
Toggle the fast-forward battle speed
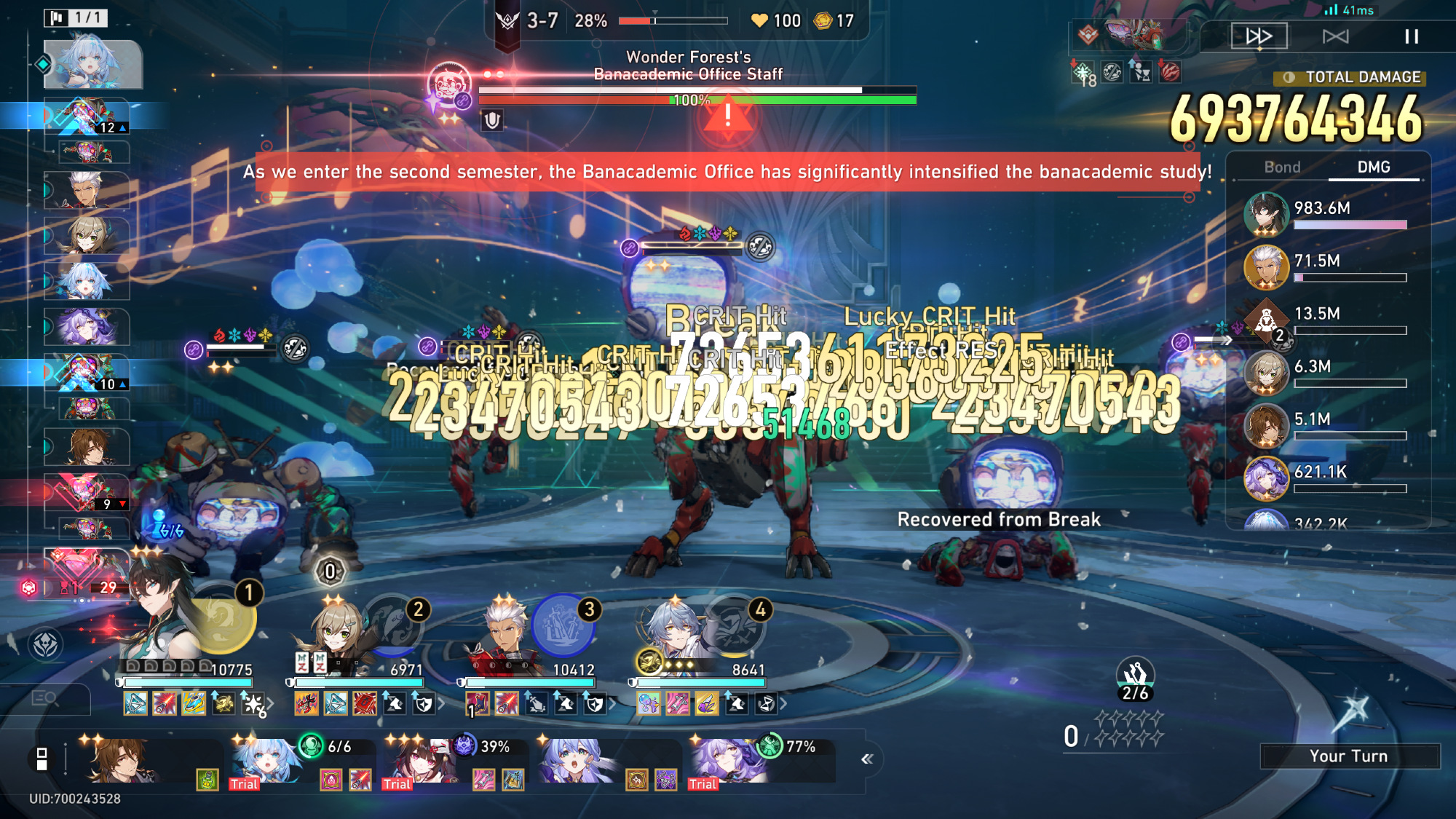1259,36
